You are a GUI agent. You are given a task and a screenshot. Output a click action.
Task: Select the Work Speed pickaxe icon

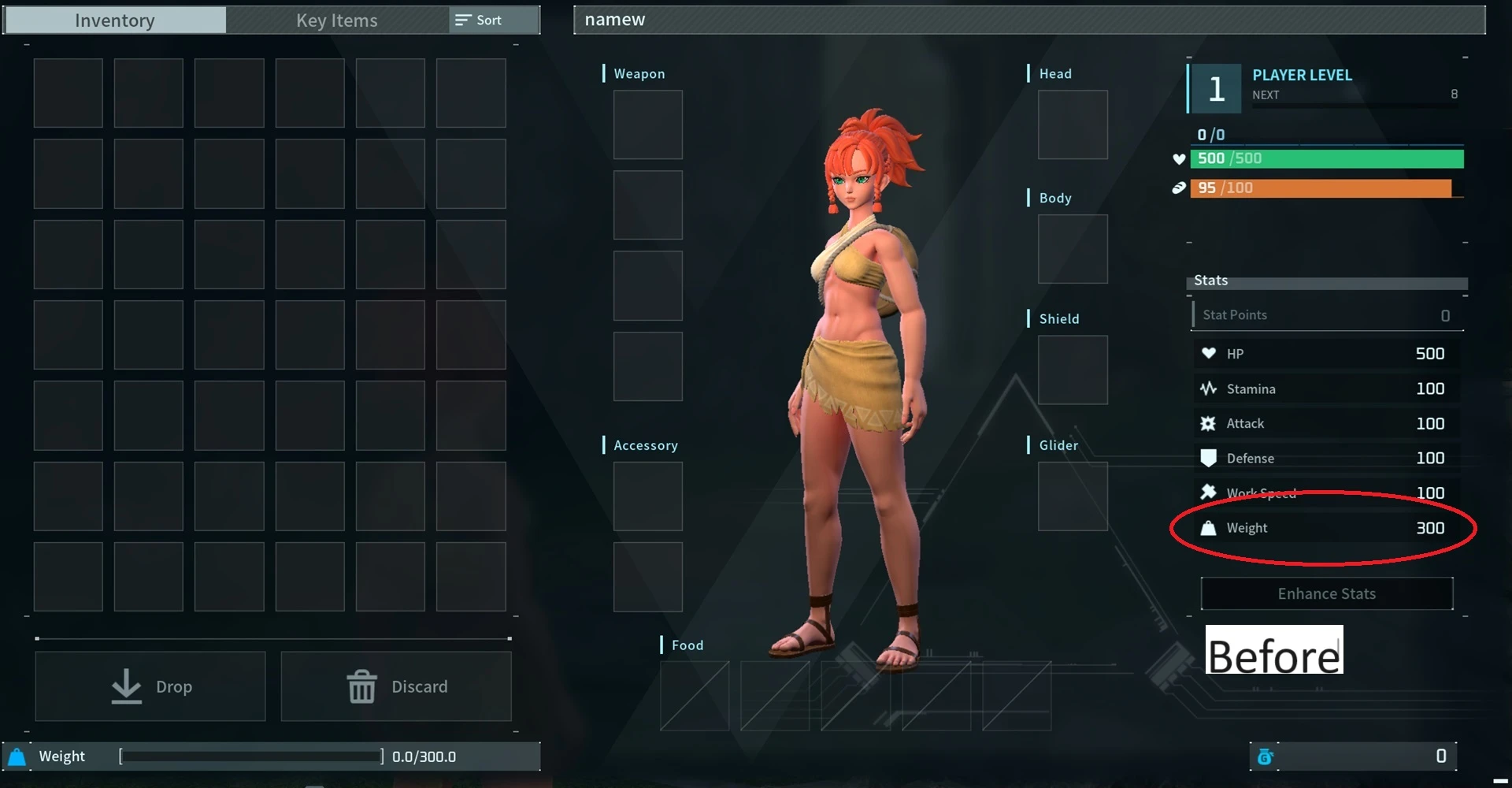tap(1209, 492)
